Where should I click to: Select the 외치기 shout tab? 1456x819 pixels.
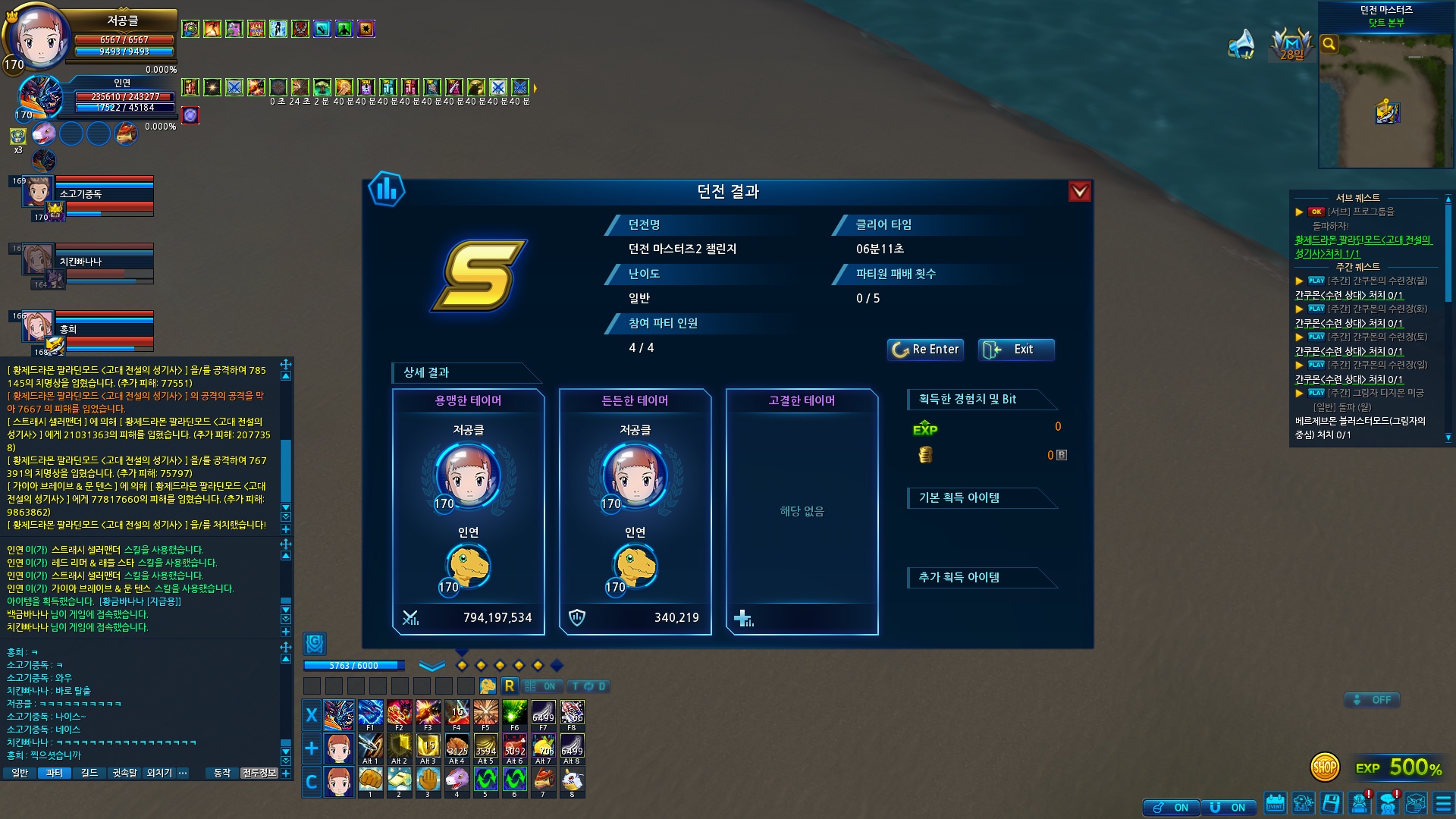pos(159,773)
